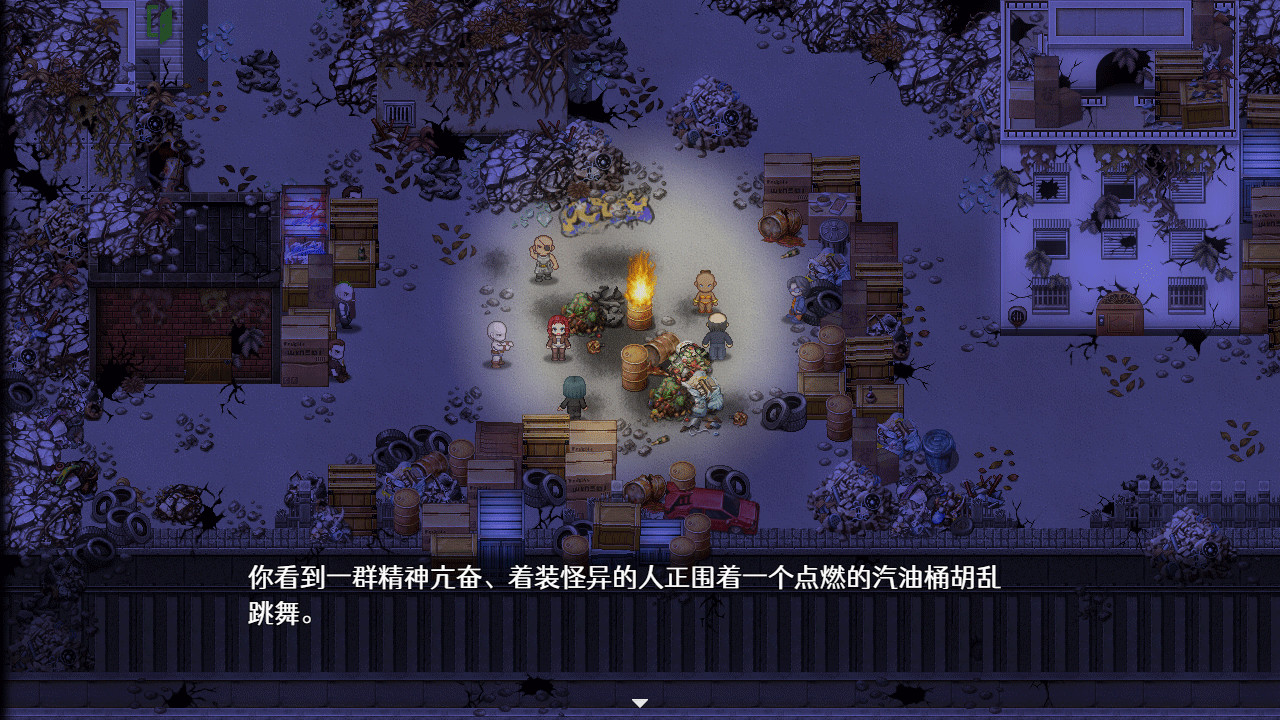The image size is (1280, 720).
Task: Select the orange-masked figure right of the fire
Action: coord(706,289)
